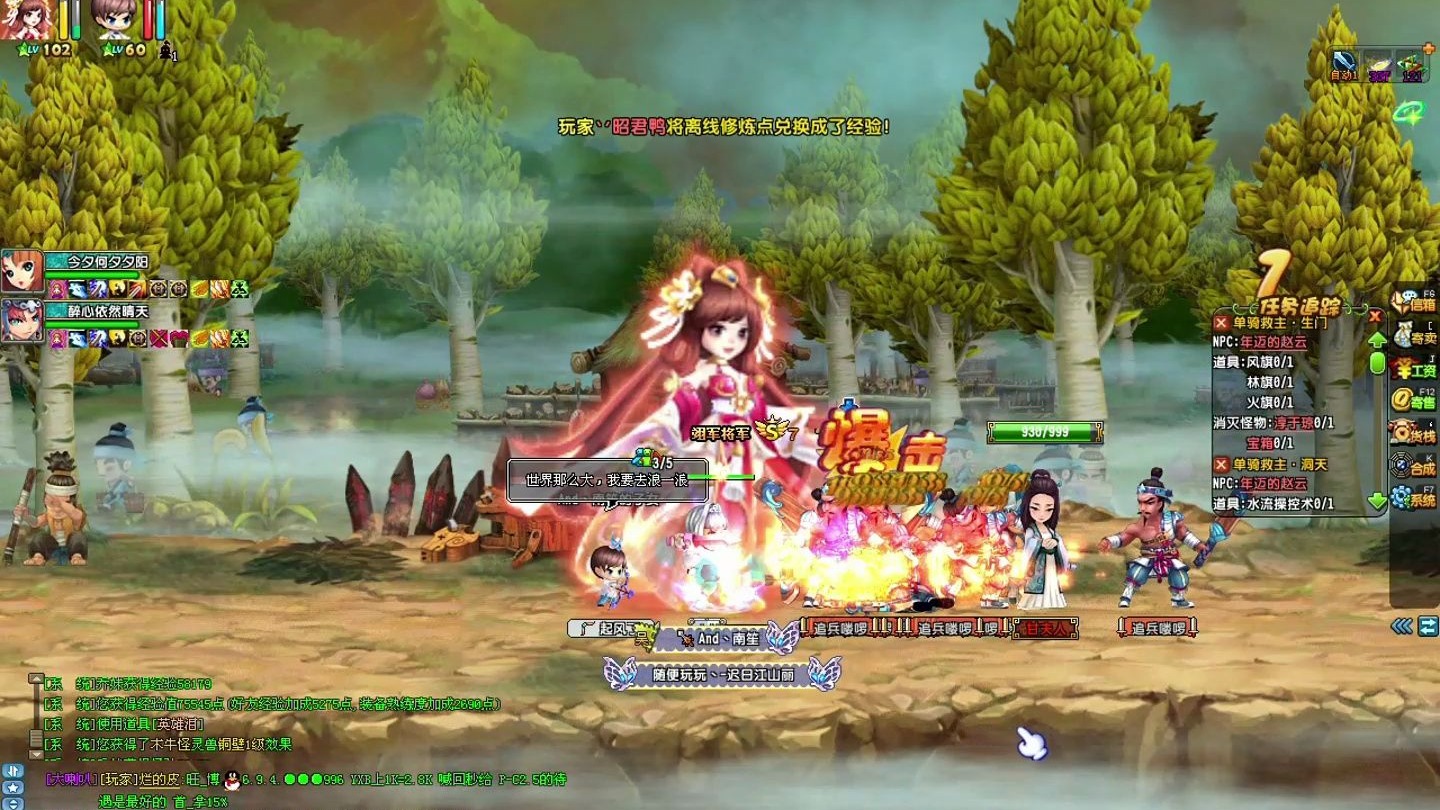Image resolution: width=1440 pixels, height=810 pixels.
Task: Open the 信箱 mailbox menu
Action: [1413, 304]
